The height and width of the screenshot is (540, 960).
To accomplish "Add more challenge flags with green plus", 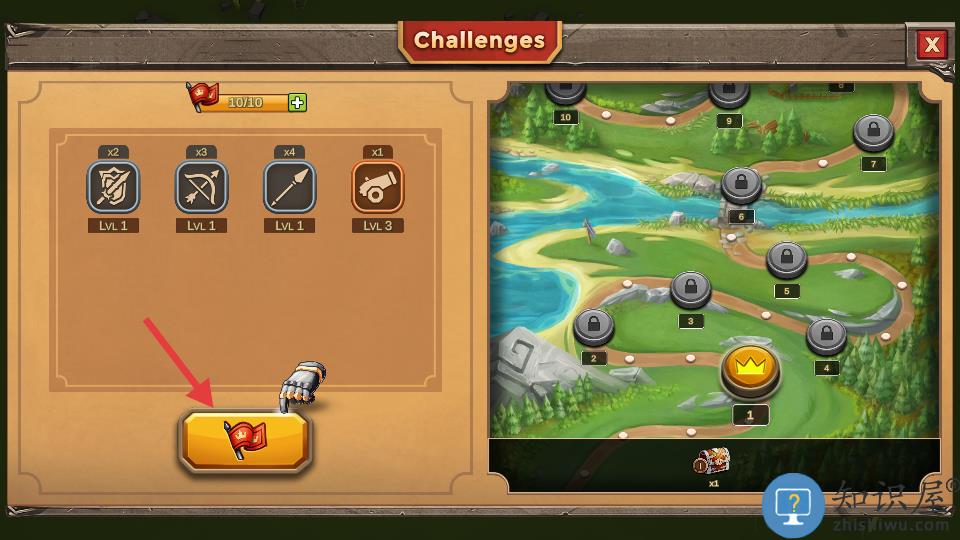I will pyautogui.click(x=297, y=102).
